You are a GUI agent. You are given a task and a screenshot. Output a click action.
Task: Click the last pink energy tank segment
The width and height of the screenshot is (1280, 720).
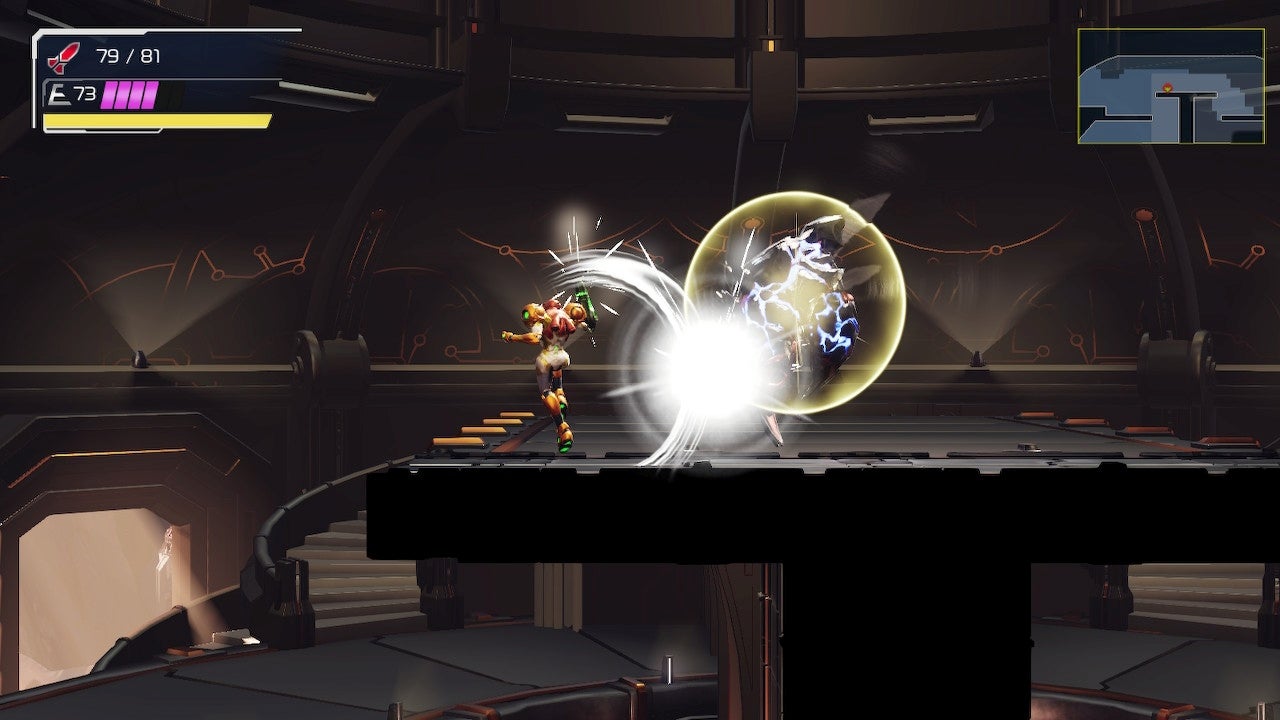pos(148,95)
